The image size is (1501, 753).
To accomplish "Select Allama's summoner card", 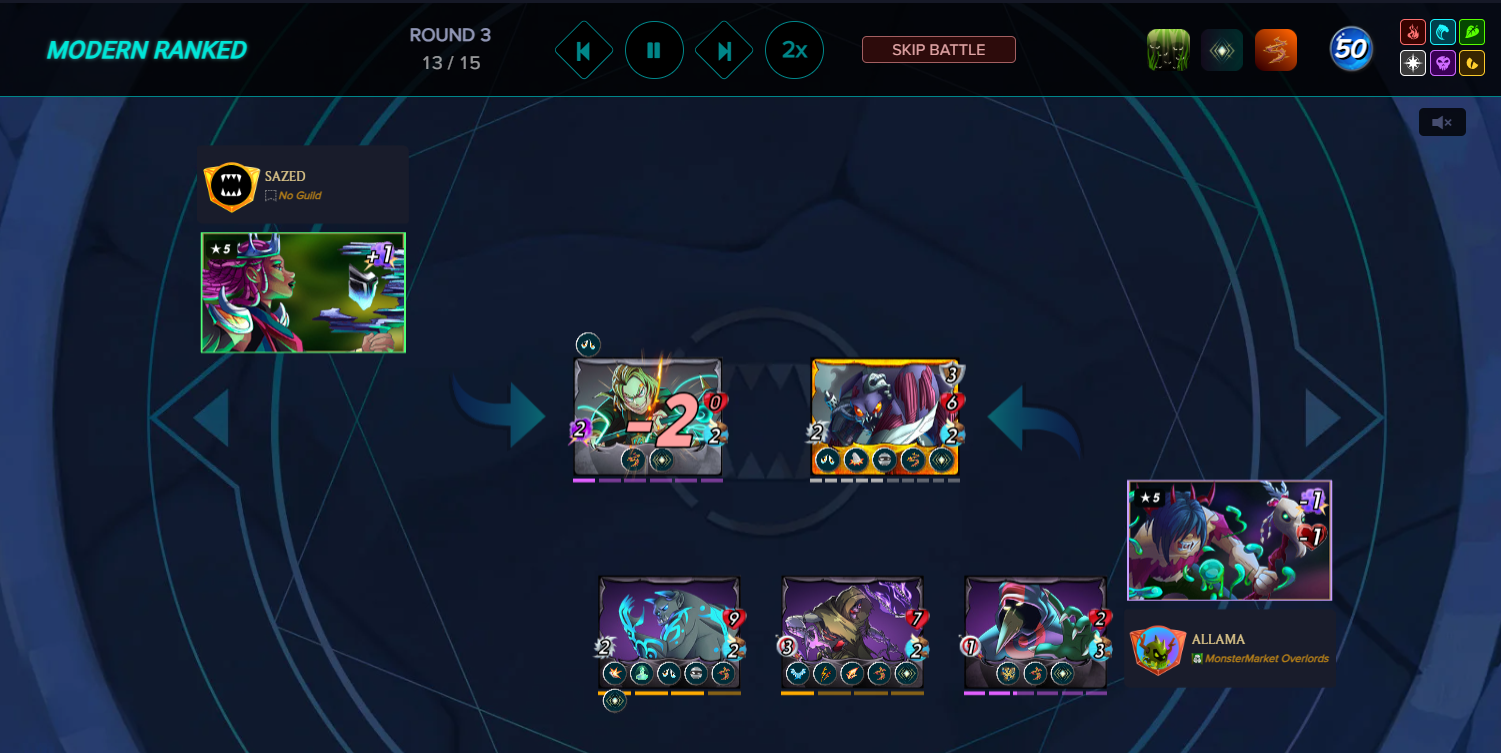I will click(x=1229, y=540).
